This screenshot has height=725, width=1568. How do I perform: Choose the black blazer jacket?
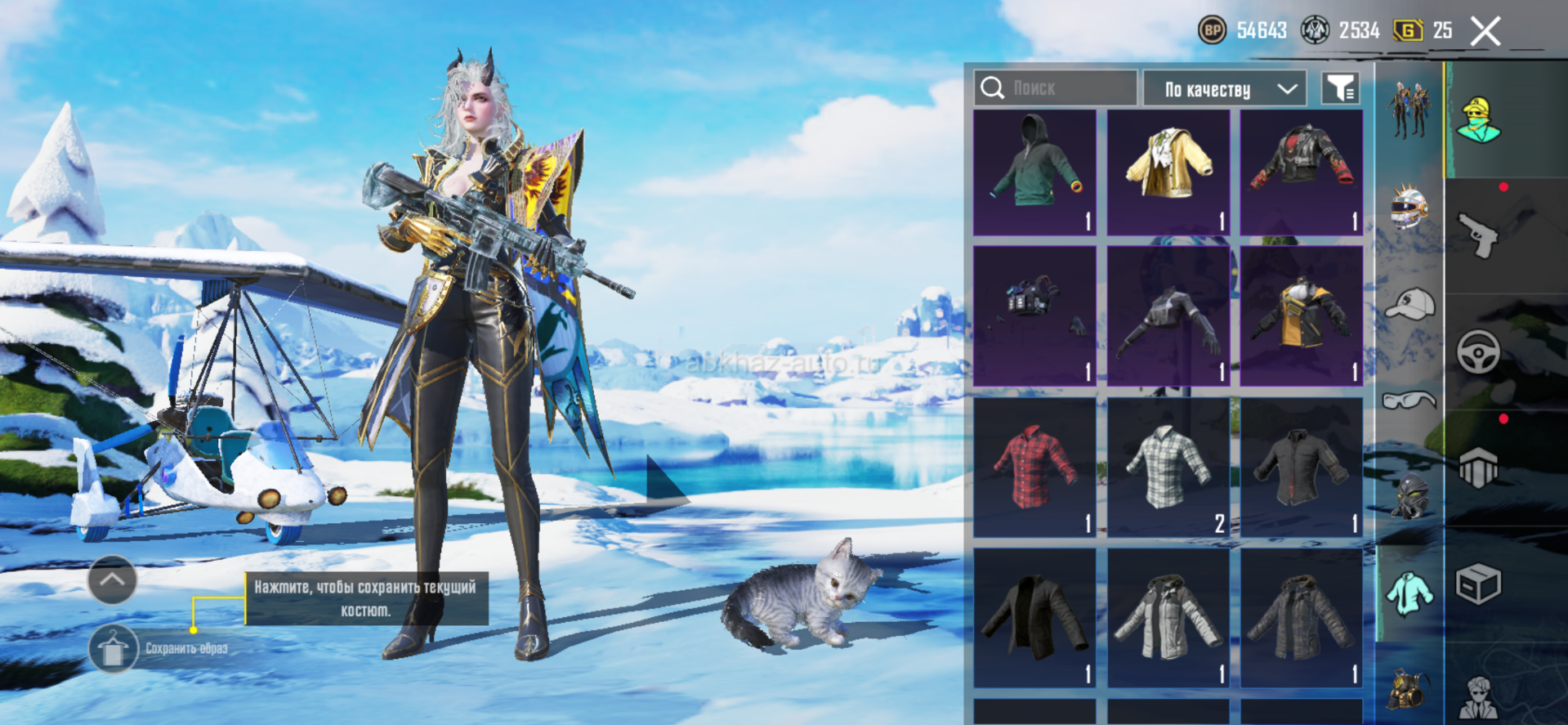click(x=1034, y=617)
